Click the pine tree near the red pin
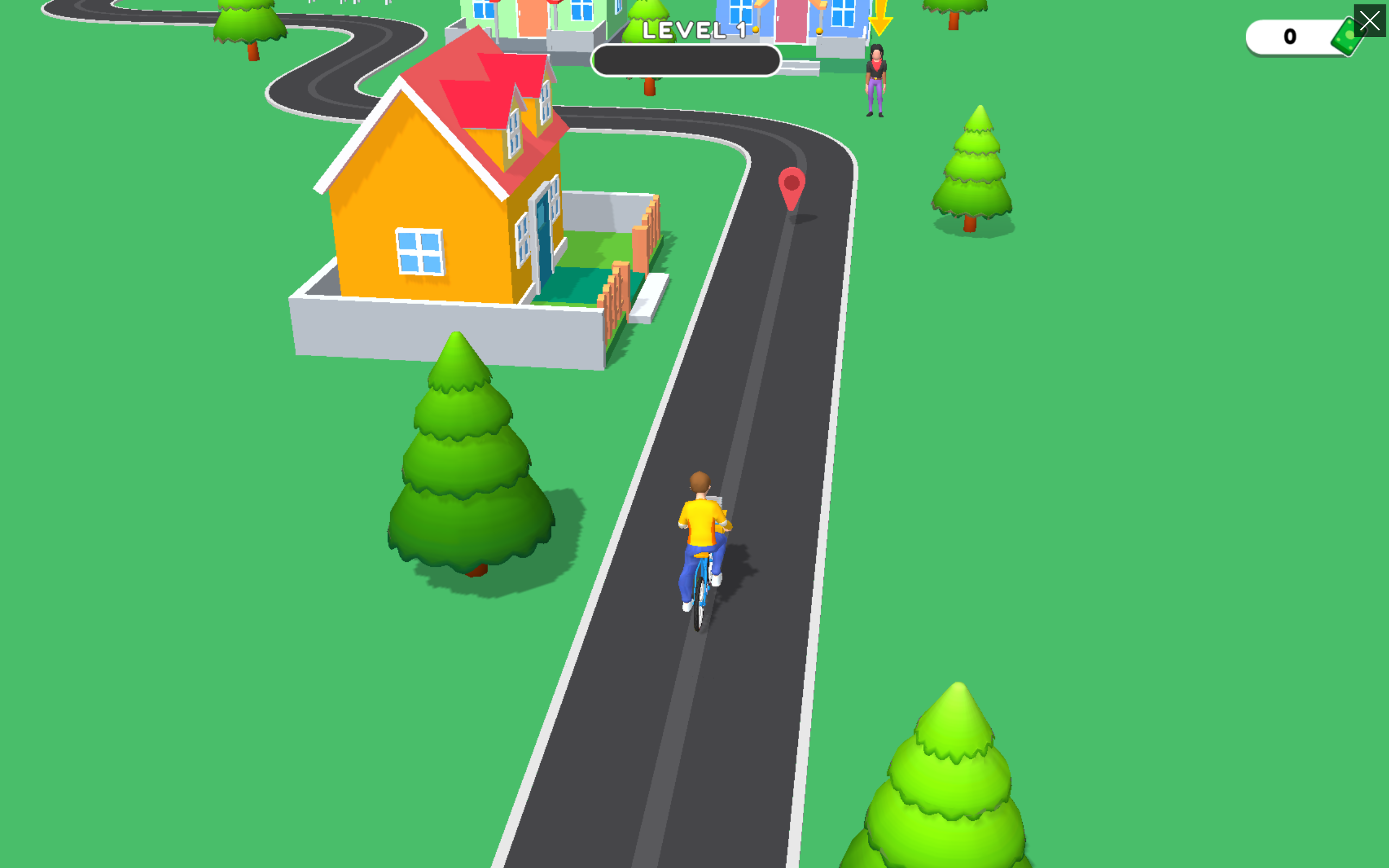The height and width of the screenshot is (868, 1389). click(x=973, y=167)
